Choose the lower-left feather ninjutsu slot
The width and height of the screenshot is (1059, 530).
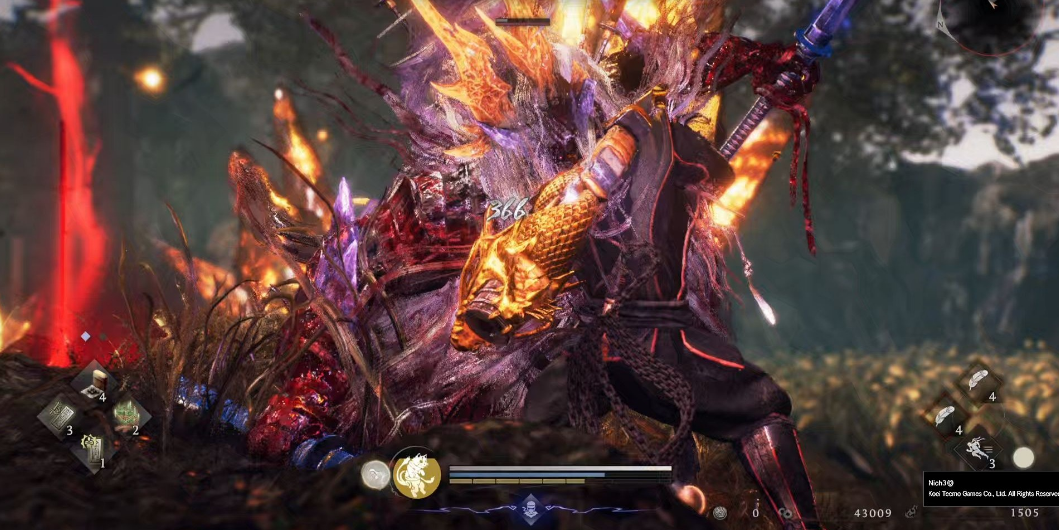(945, 415)
